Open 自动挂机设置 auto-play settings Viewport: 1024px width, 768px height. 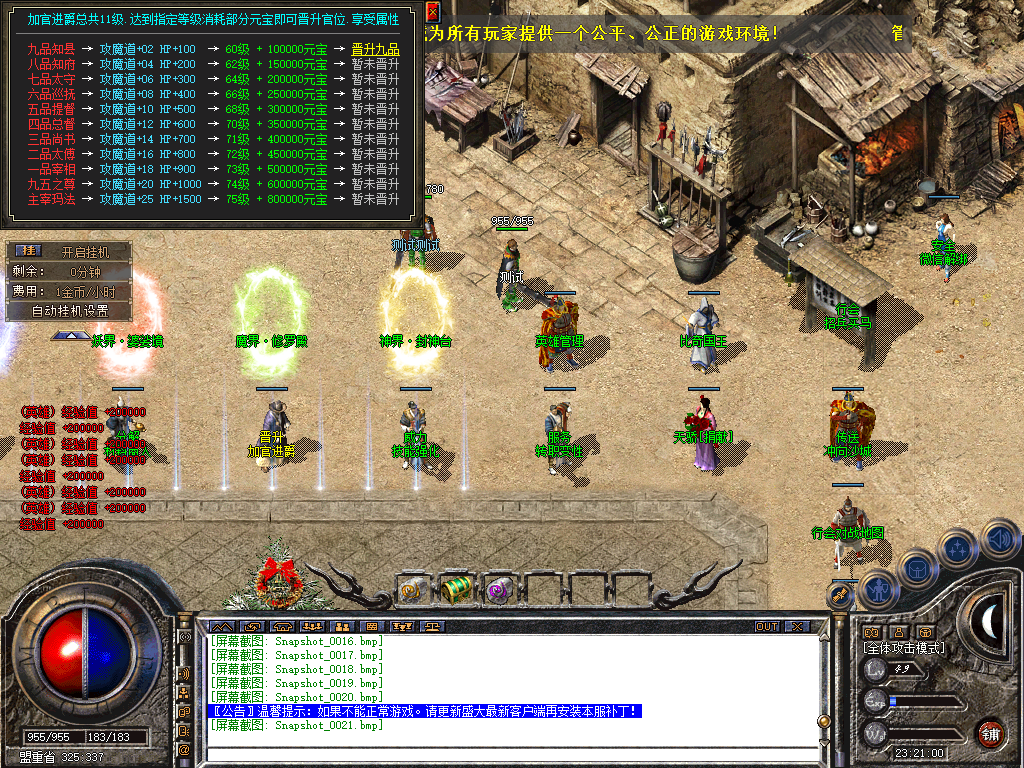tap(69, 310)
